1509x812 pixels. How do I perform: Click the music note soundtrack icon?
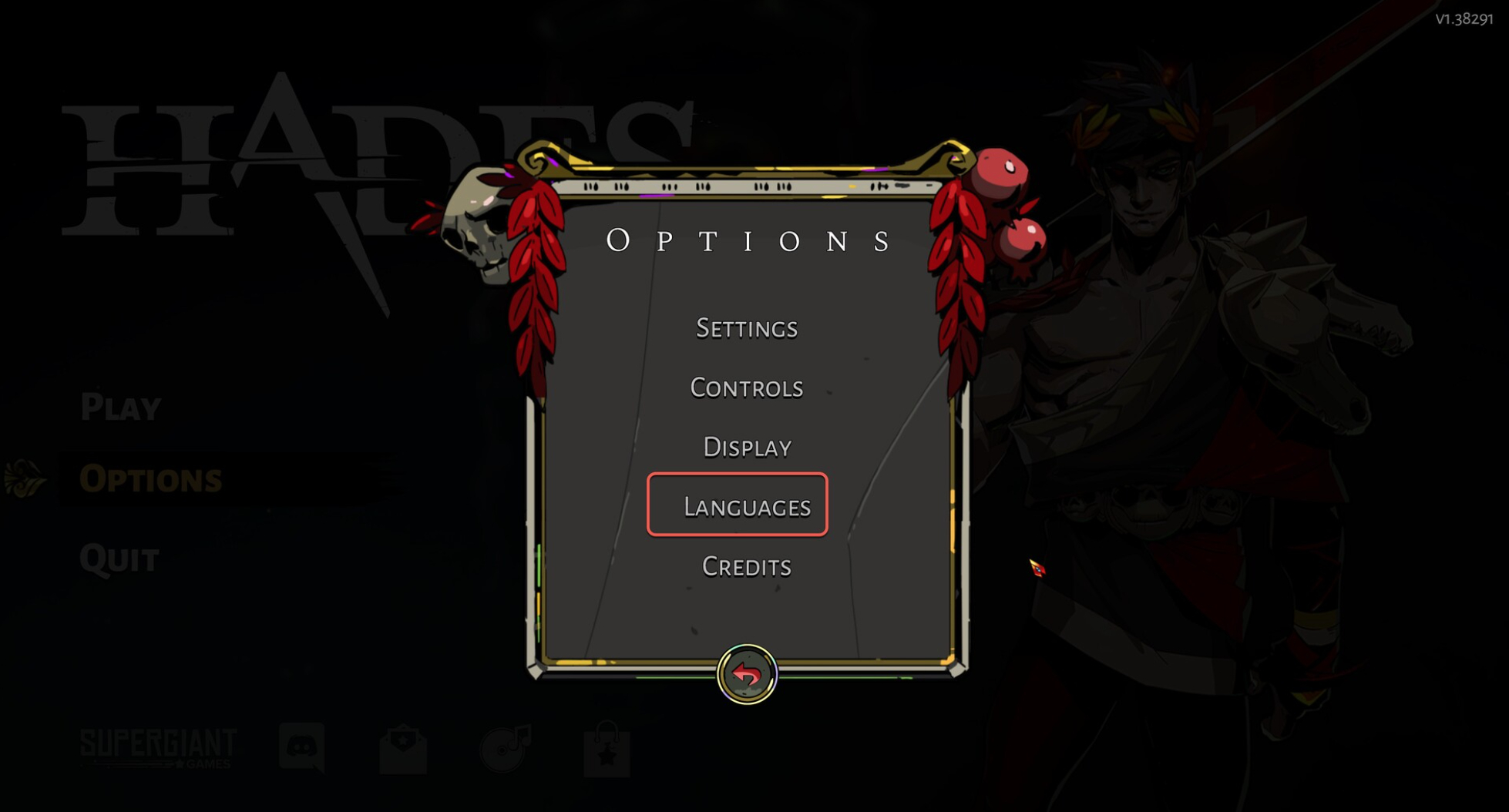coord(506,747)
